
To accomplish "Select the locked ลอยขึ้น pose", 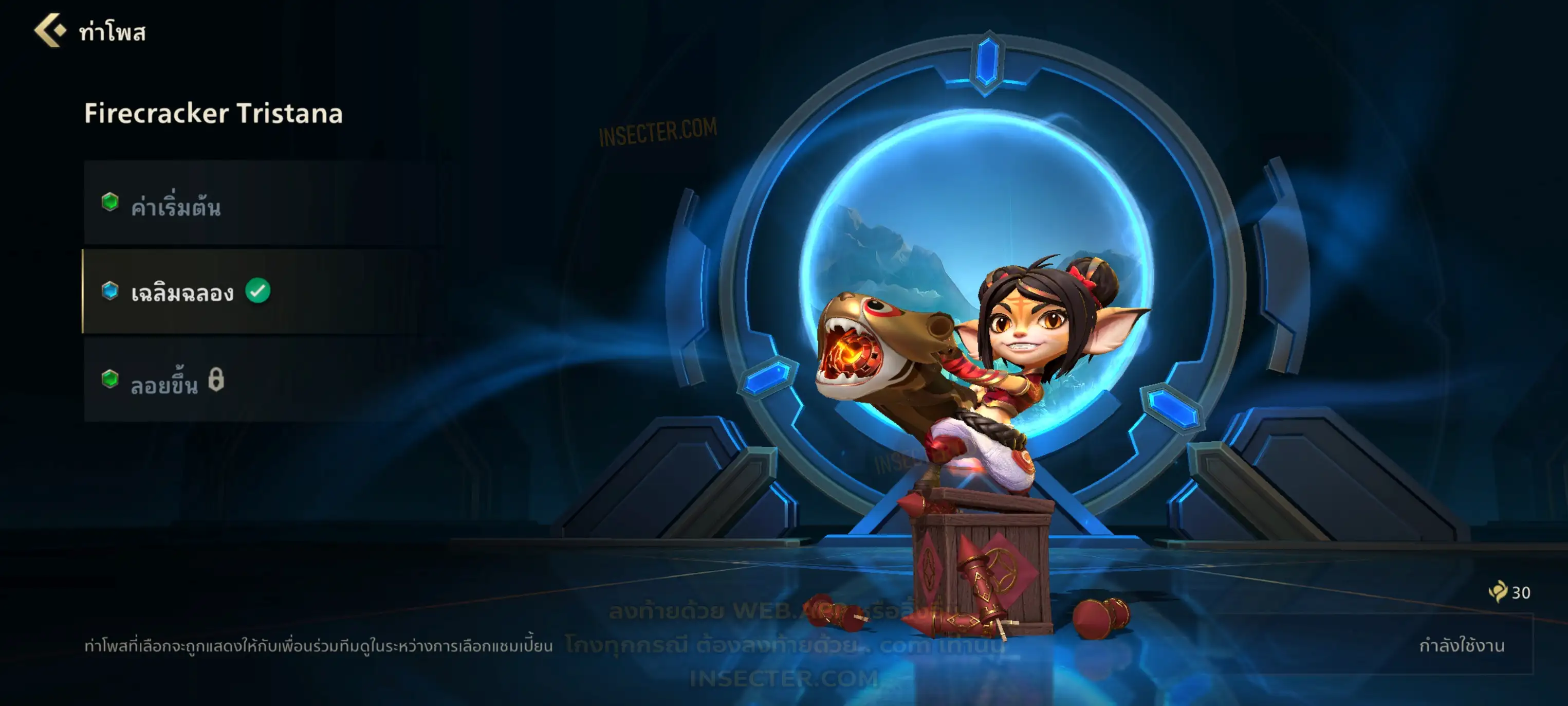I will click(262, 381).
